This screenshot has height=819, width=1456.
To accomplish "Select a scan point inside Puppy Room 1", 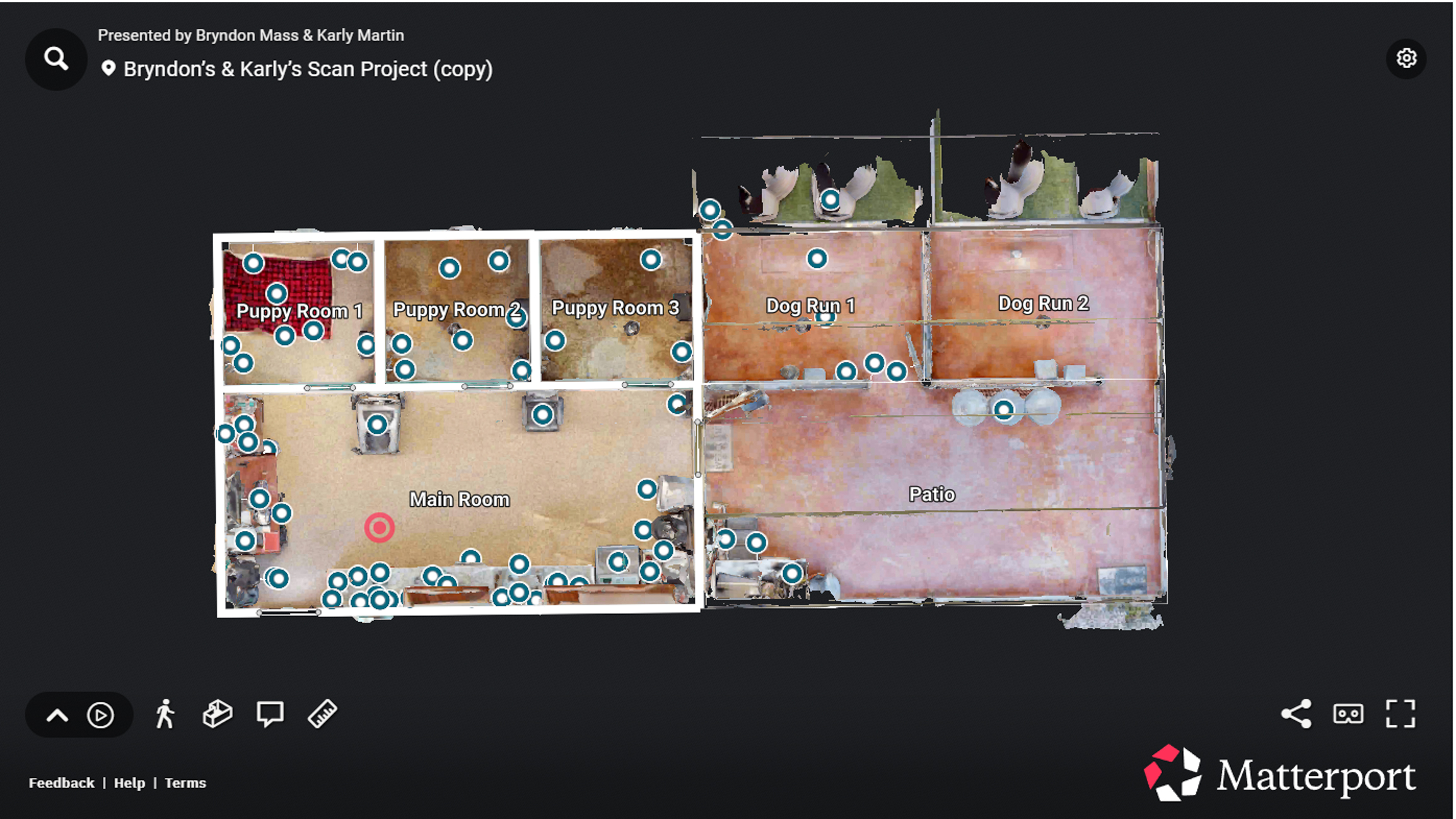I will point(276,294).
